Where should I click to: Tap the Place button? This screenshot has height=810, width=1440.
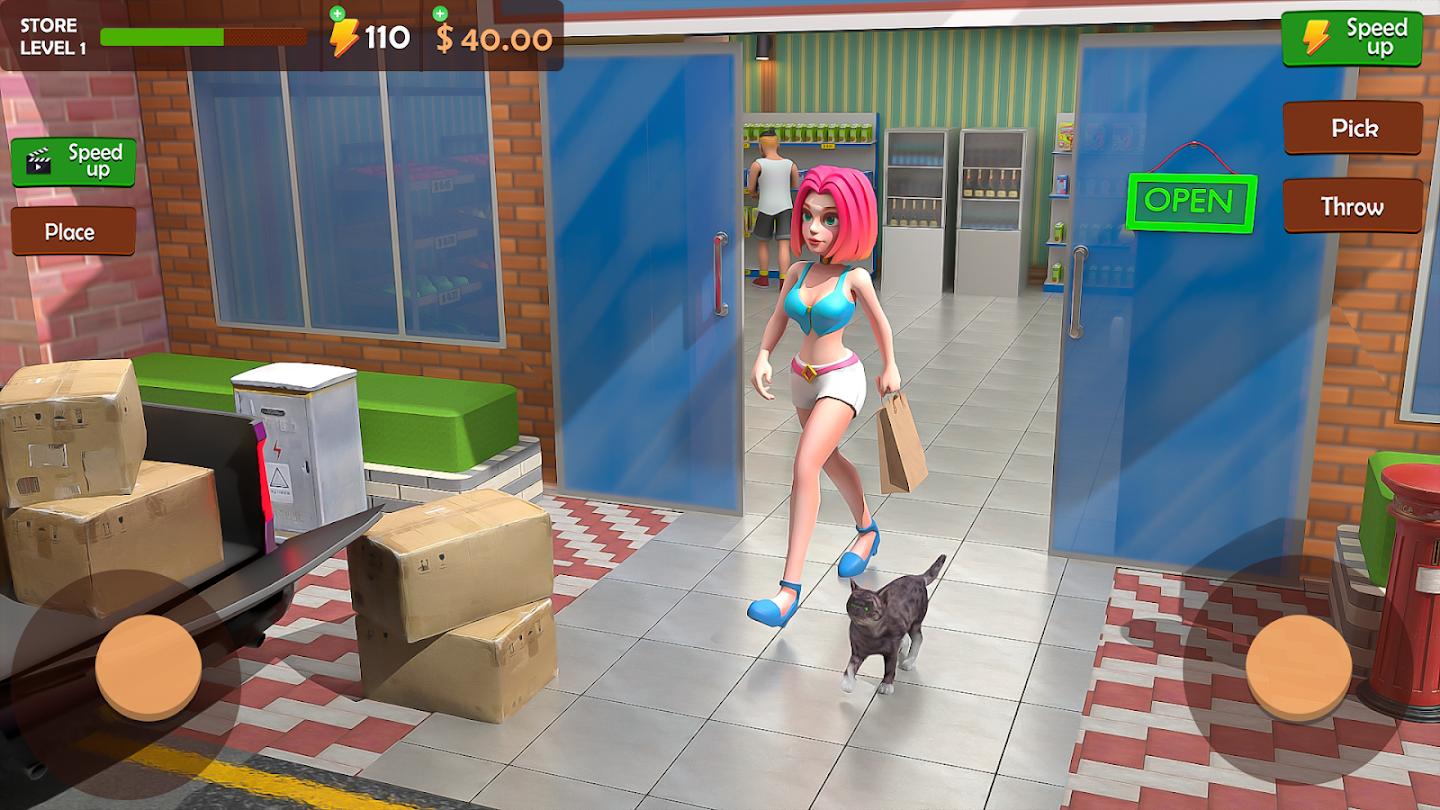pyautogui.click(x=73, y=232)
